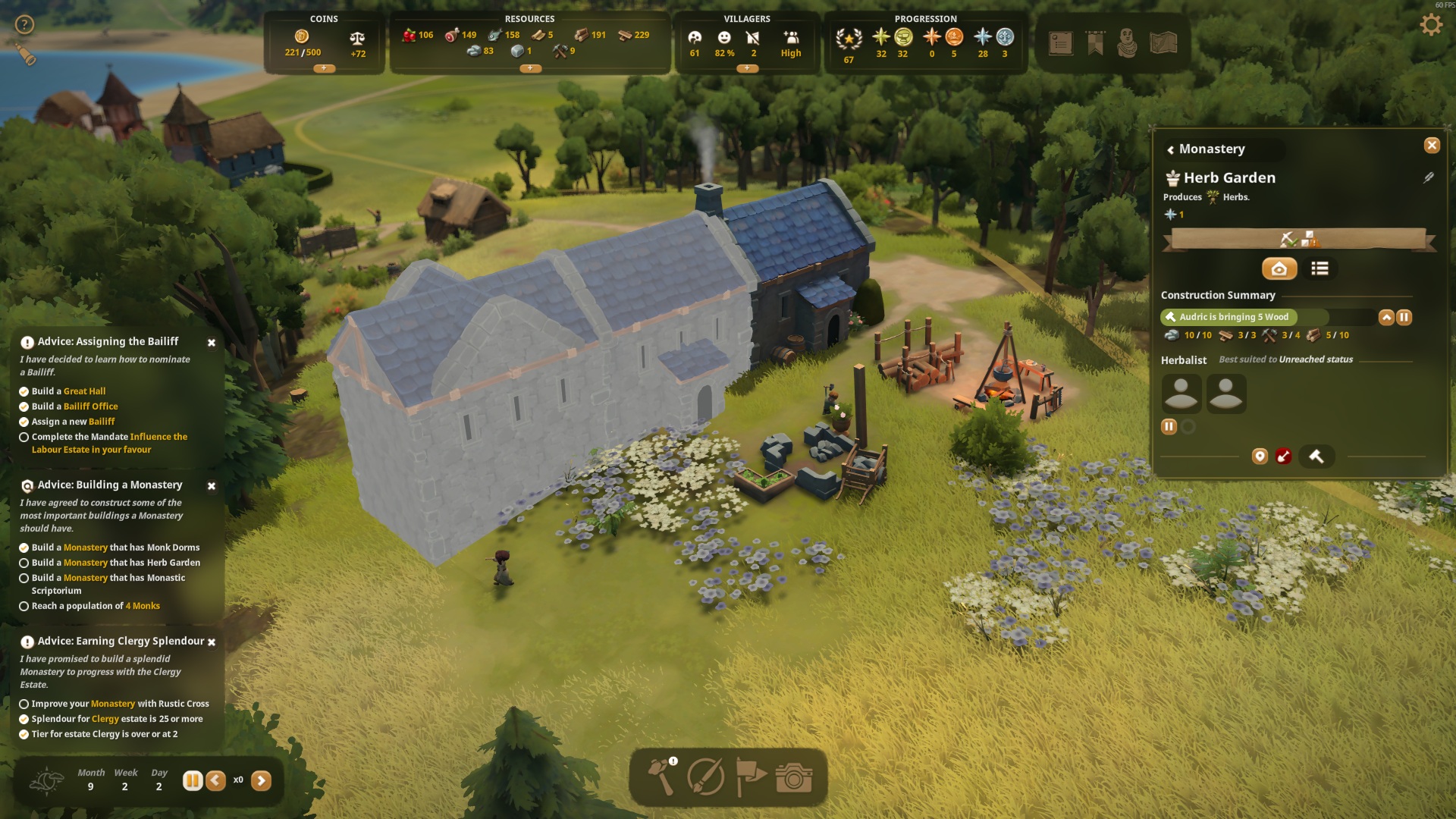Dismiss the Building a Monastery advice
1456x819 pixels.
click(x=212, y=486)
